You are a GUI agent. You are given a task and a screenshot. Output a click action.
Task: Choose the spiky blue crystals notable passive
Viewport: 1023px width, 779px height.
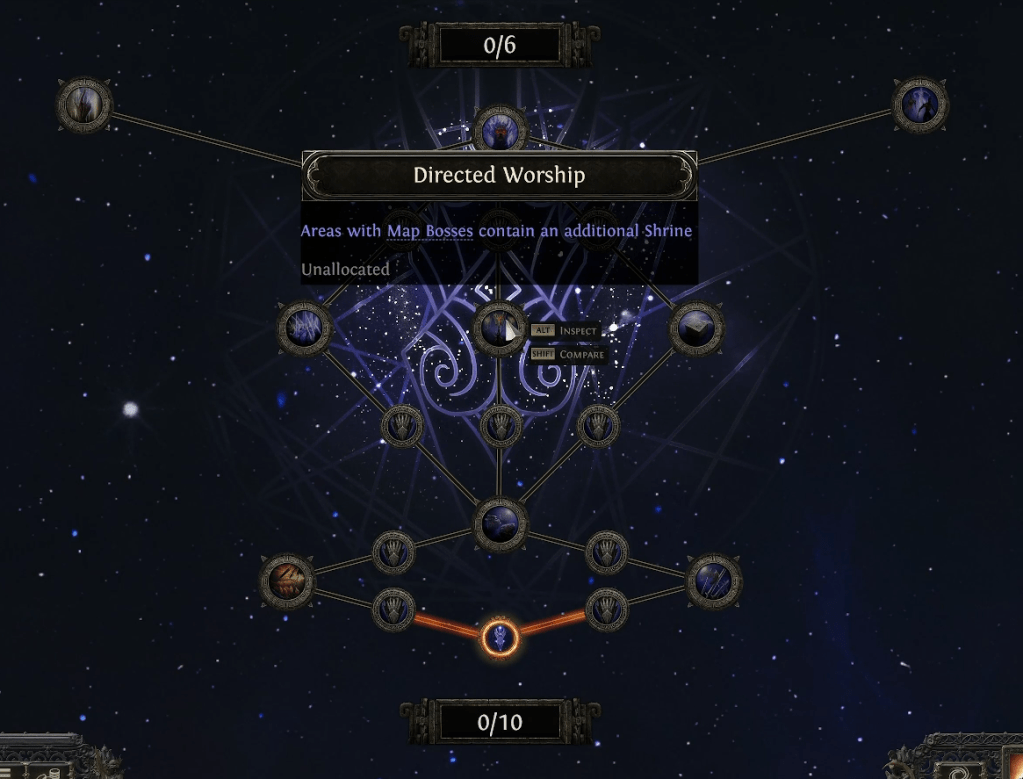[304, 327]
